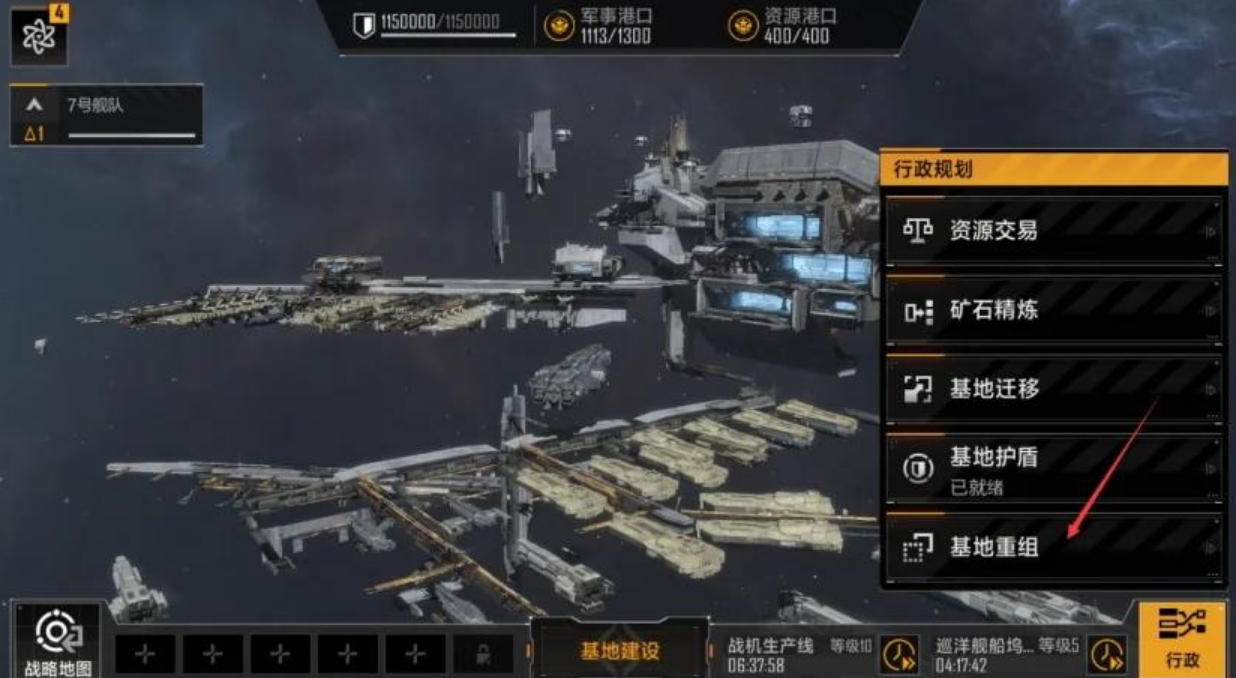Open 基地护盾 base shield option
Screen dimensions: 1236x678
1053,468
